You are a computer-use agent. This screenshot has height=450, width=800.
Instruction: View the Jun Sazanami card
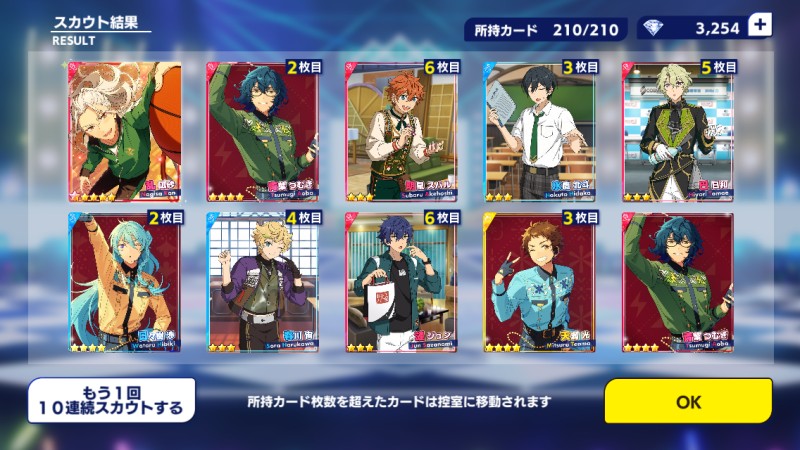click(402, 282)
